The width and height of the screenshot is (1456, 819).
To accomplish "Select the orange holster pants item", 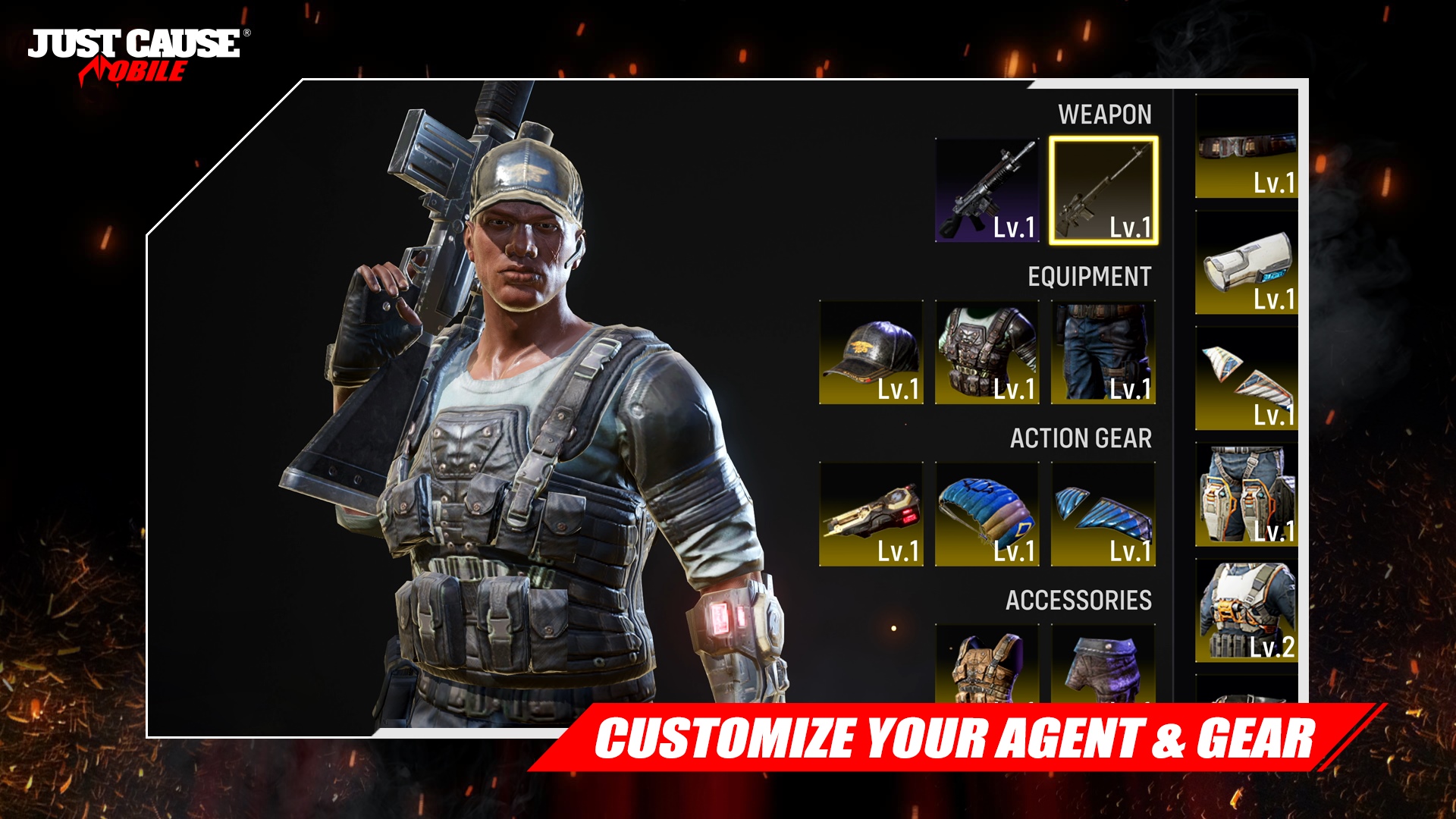I will 1247,495.
